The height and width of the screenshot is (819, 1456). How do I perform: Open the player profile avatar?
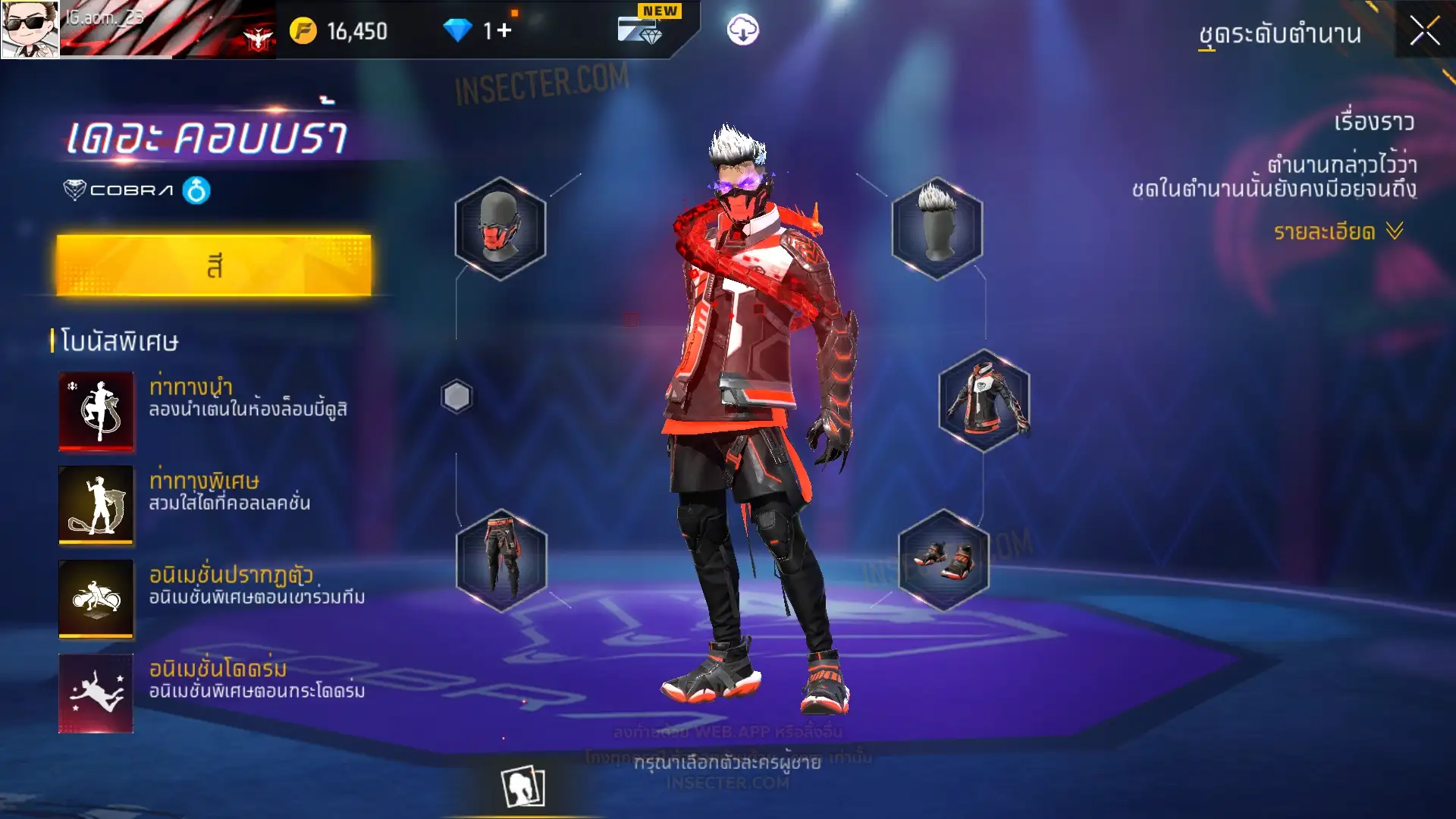(30, 29)
